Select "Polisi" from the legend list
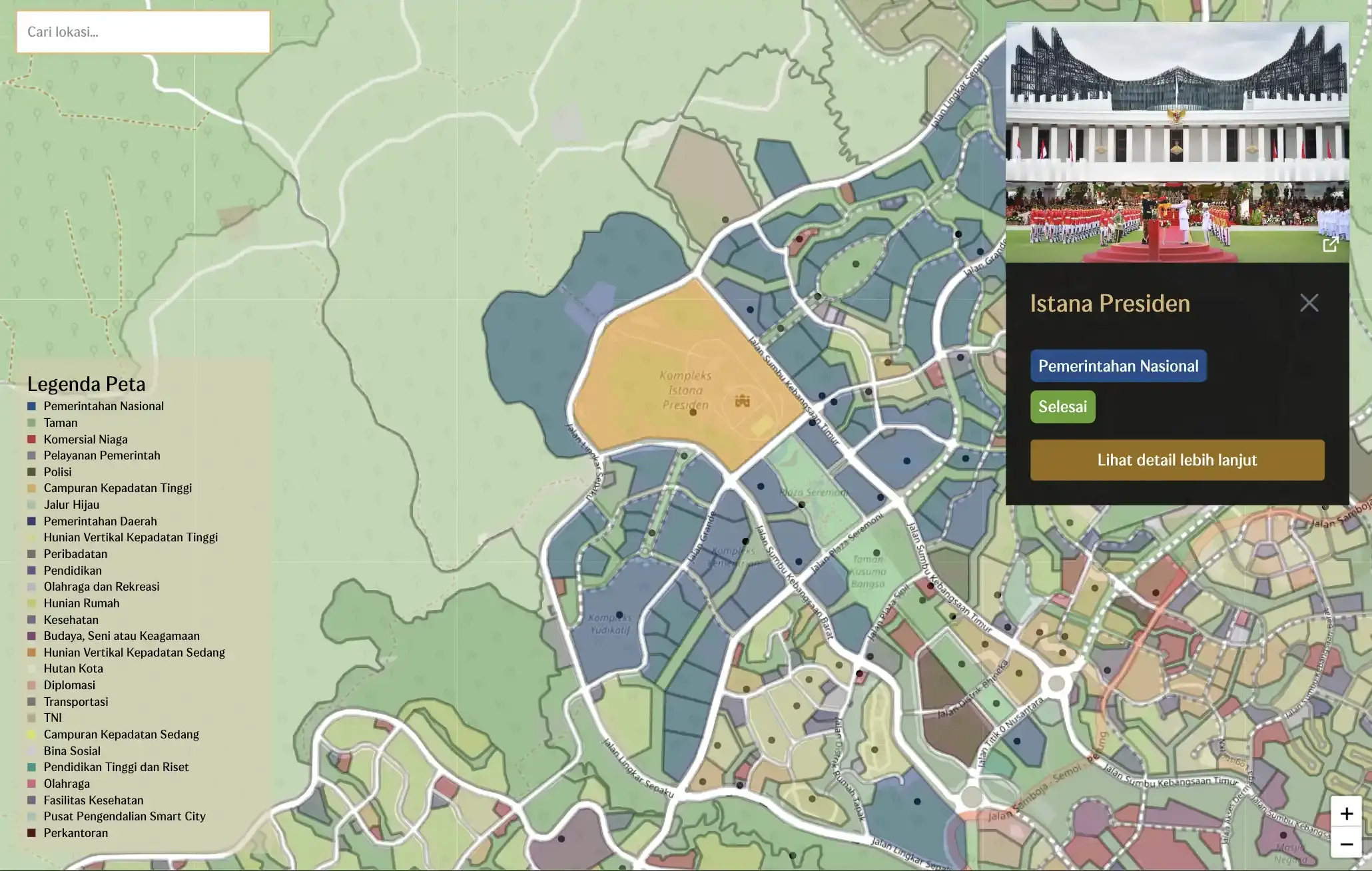The image size is (1372, 871). point(57,472)
